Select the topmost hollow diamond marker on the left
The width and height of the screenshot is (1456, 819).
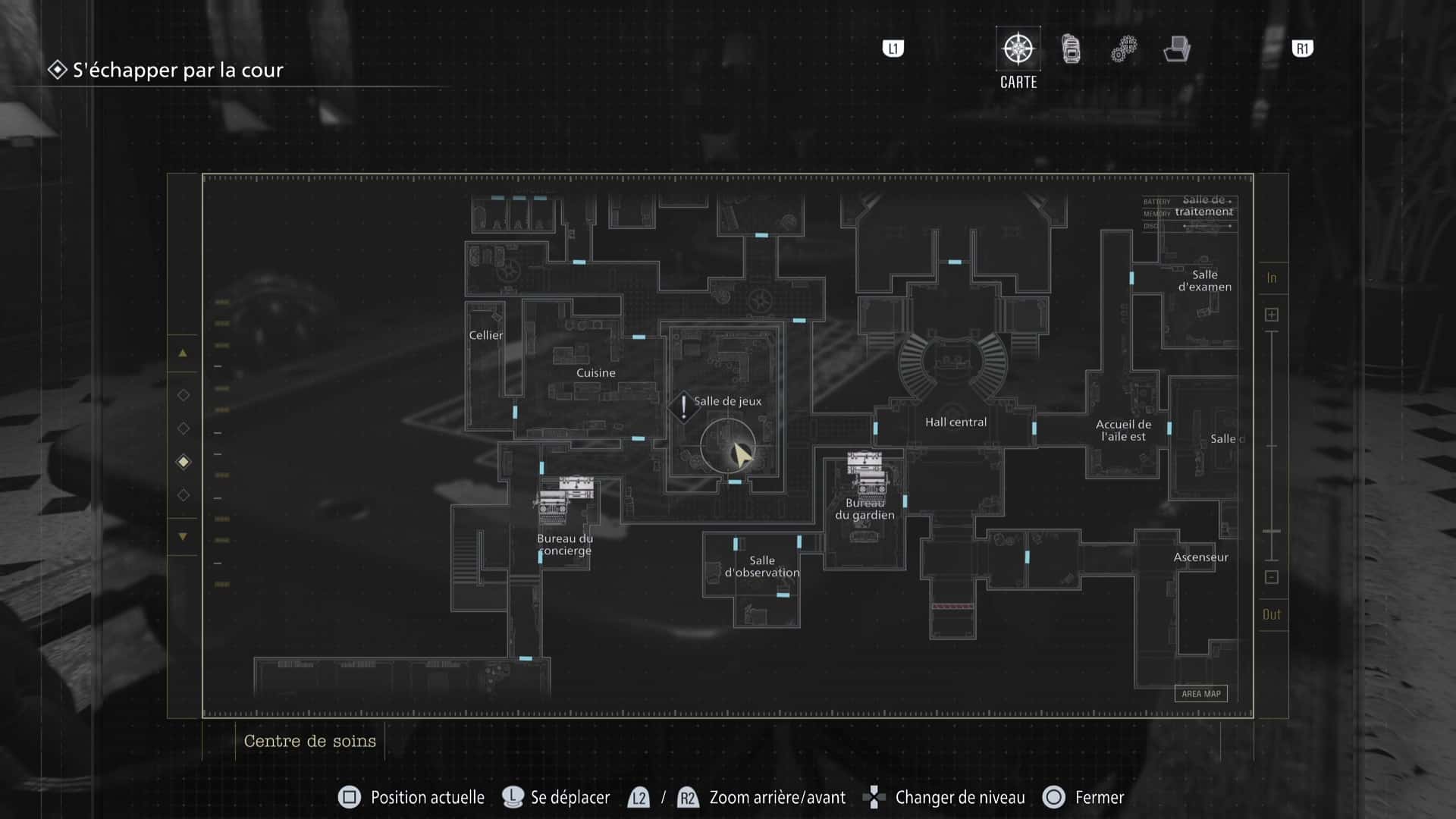[183, 394]
